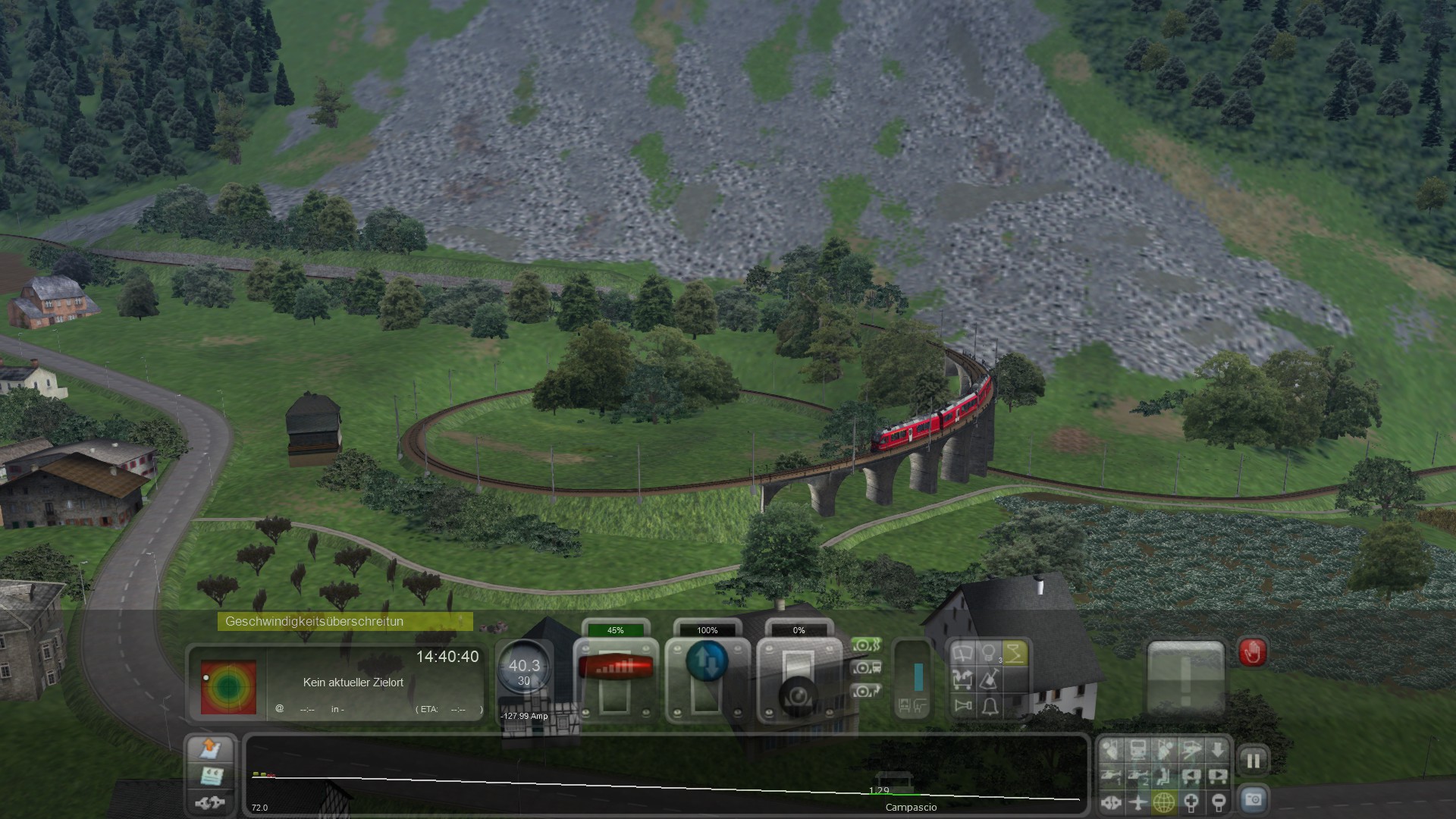This screenshot has width=1456, height=819.
Task: Adjust the red throttle lever
Action: (x=615, y=667)
